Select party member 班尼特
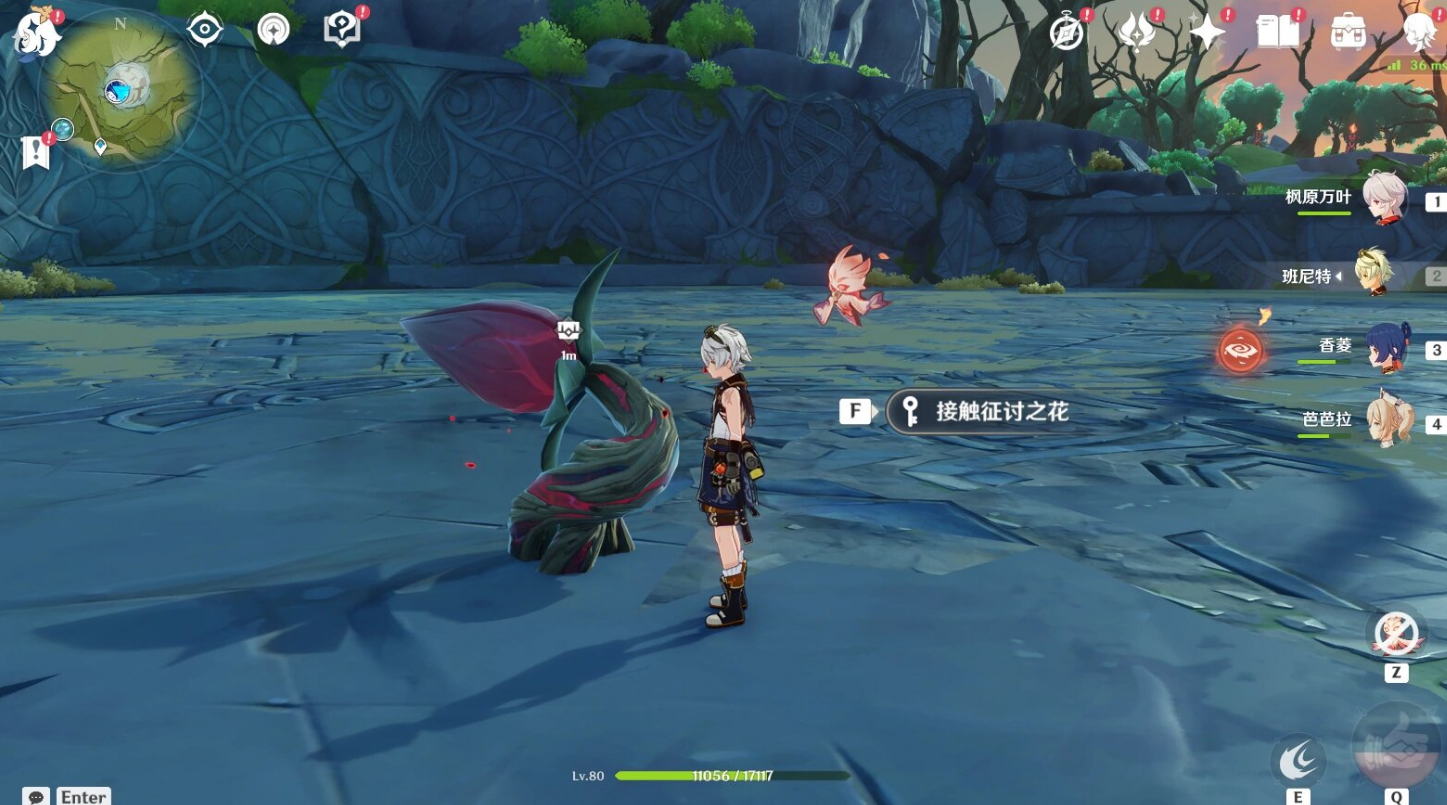Screen dimensions: 1447x805 [1374, 273]
